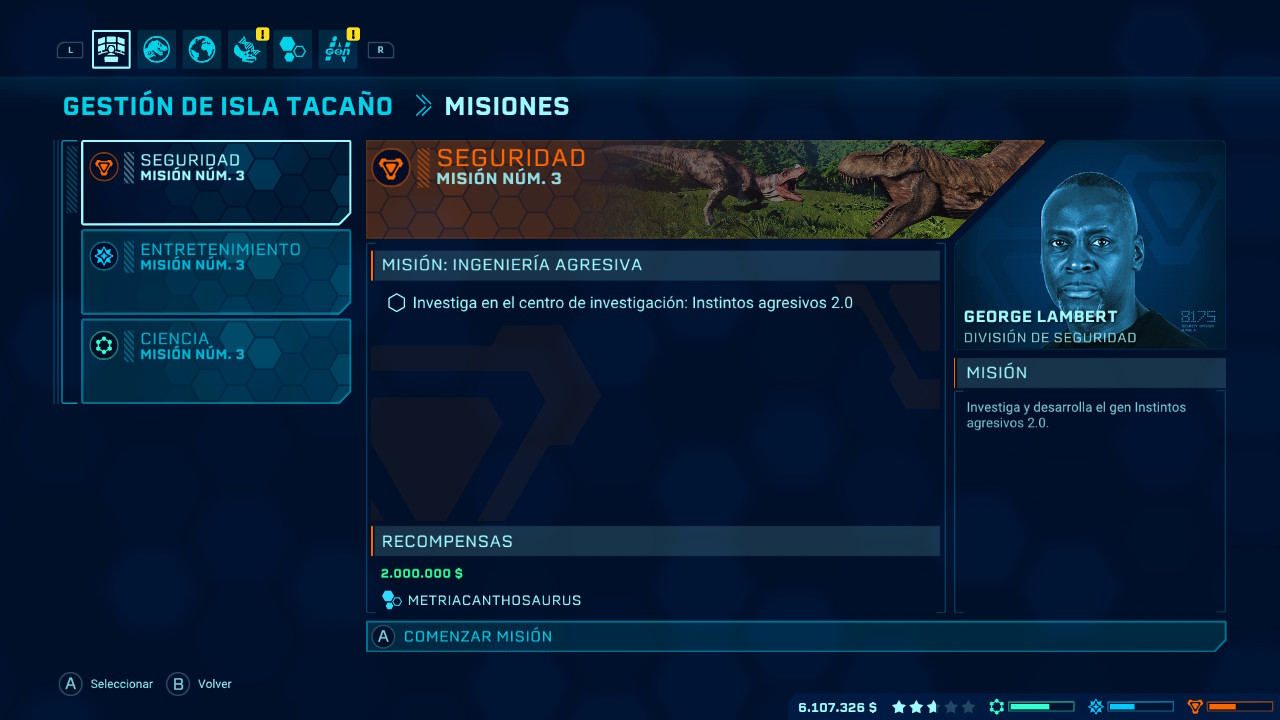Start the mission with Comenzar Misión

click(795, 636)
